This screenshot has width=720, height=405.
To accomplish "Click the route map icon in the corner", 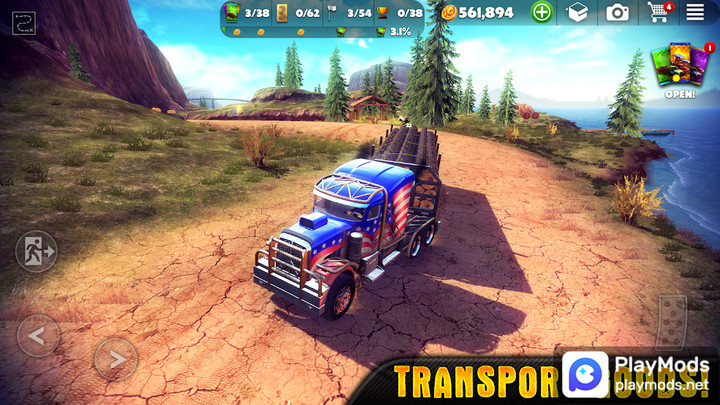I will (24, 19).
